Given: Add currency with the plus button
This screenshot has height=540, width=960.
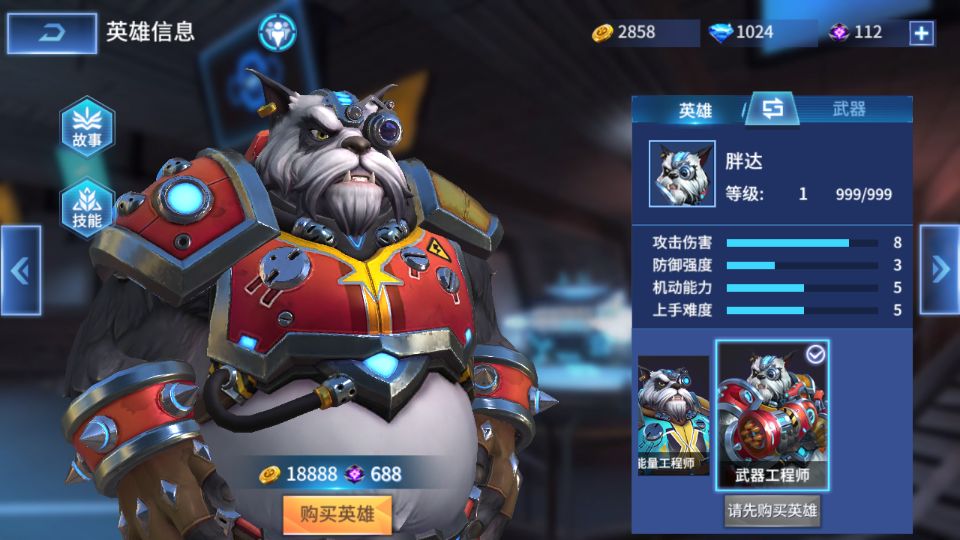Looking at the screenshot, I should coord(921,33).
